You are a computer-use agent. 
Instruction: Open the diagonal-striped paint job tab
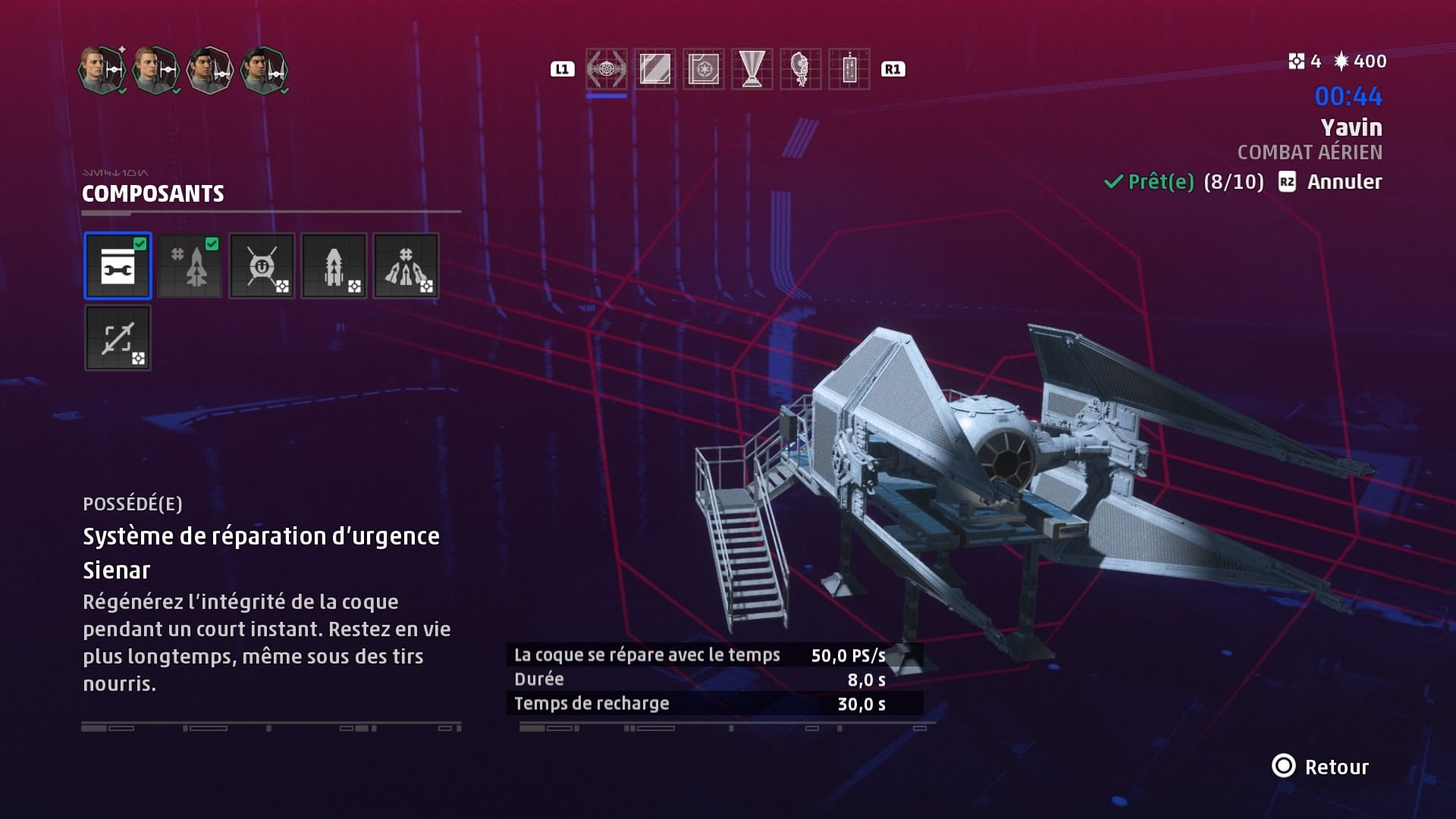[x=654, y=69]
